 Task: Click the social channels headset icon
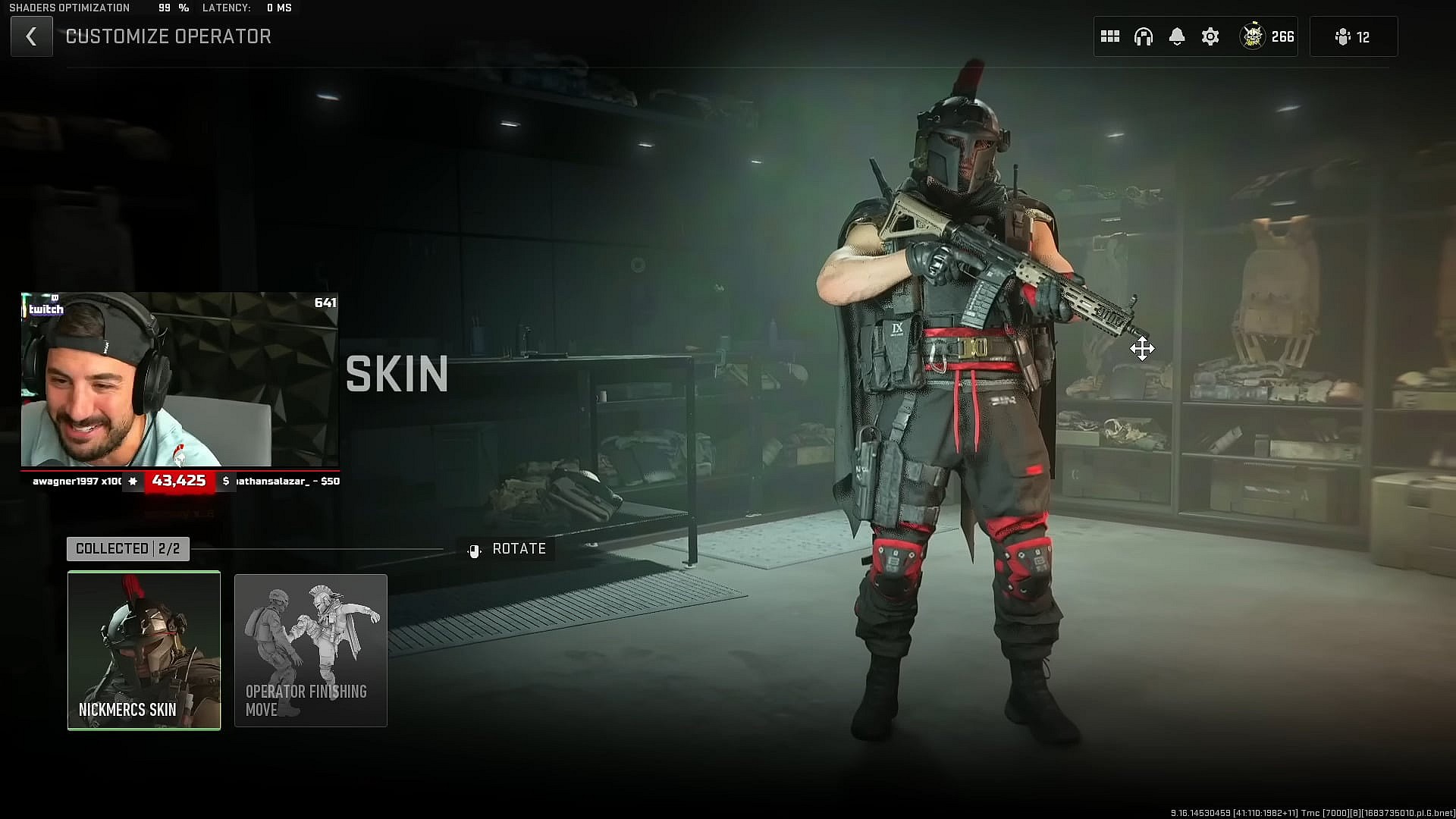point(1144,36)
